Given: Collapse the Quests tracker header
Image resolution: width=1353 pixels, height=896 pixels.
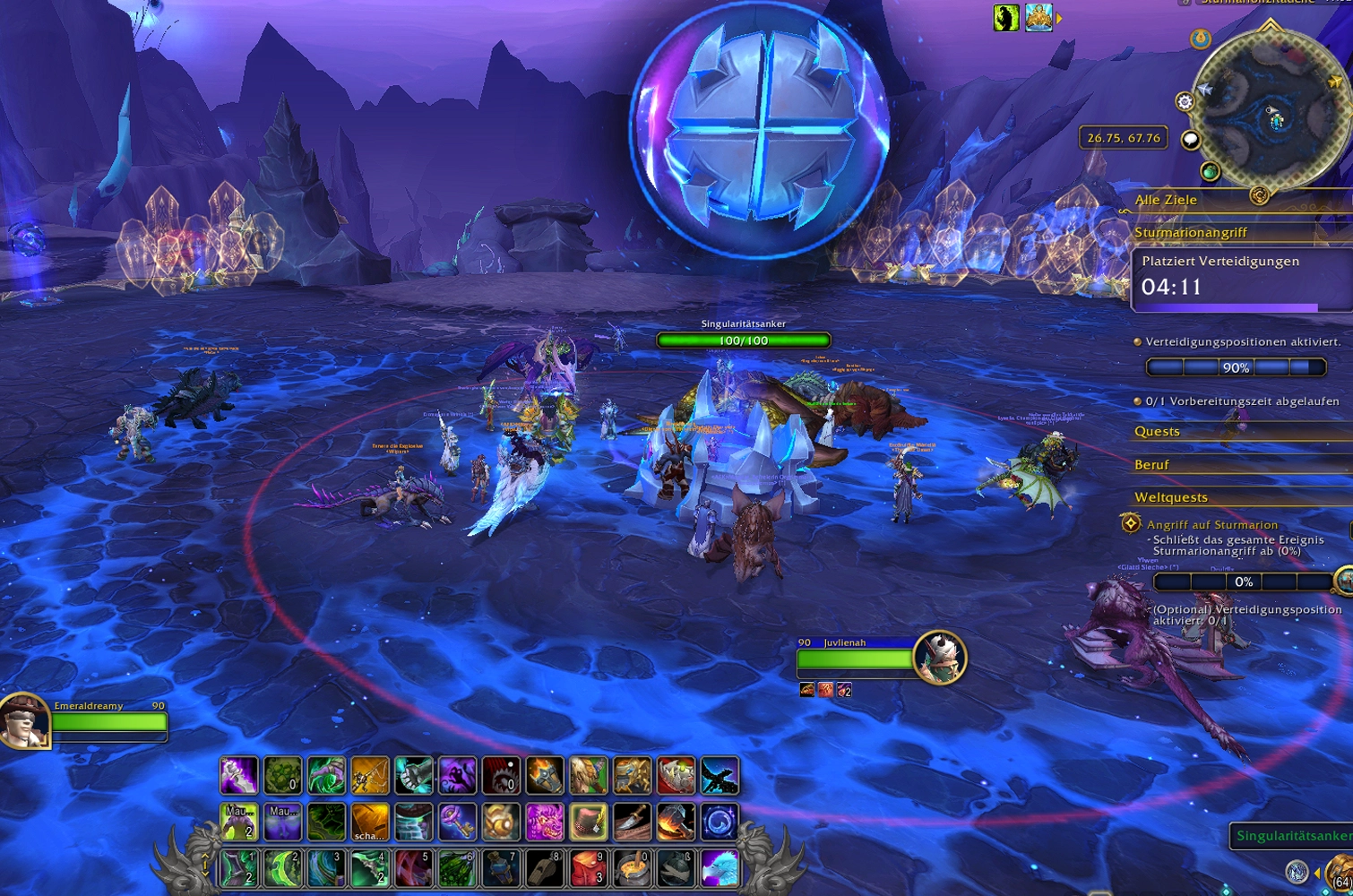Looking at the screenshot, I should click(1157, 432).
